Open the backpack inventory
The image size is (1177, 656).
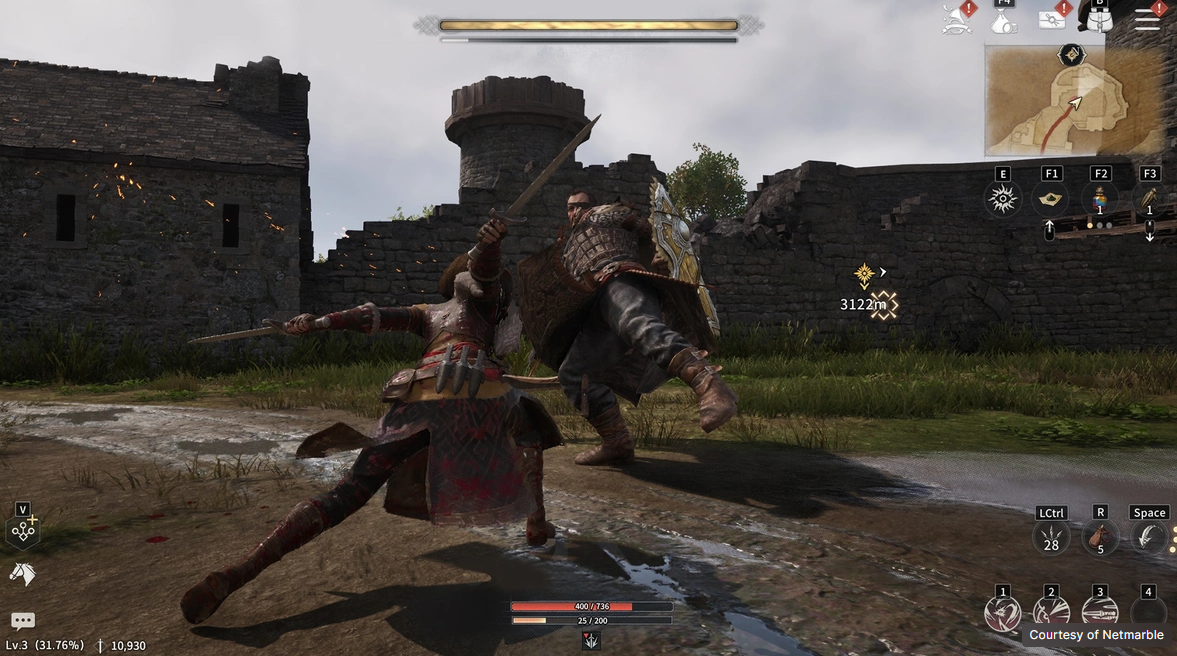[x=1100, y=19]
